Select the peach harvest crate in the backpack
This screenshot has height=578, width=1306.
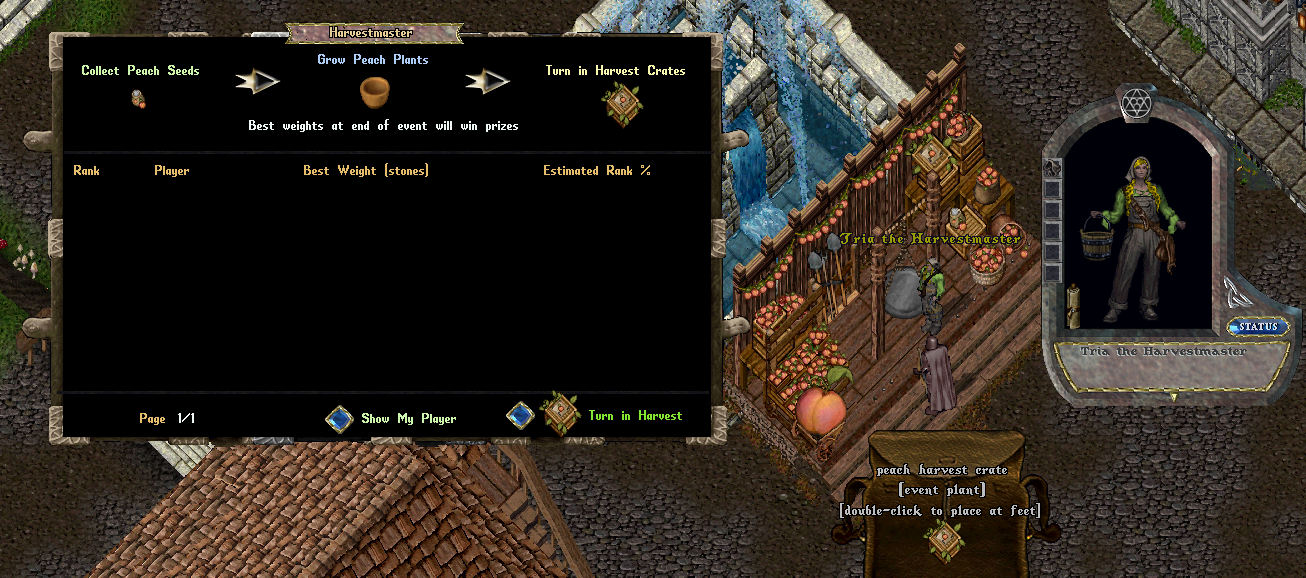click(943, 539)
